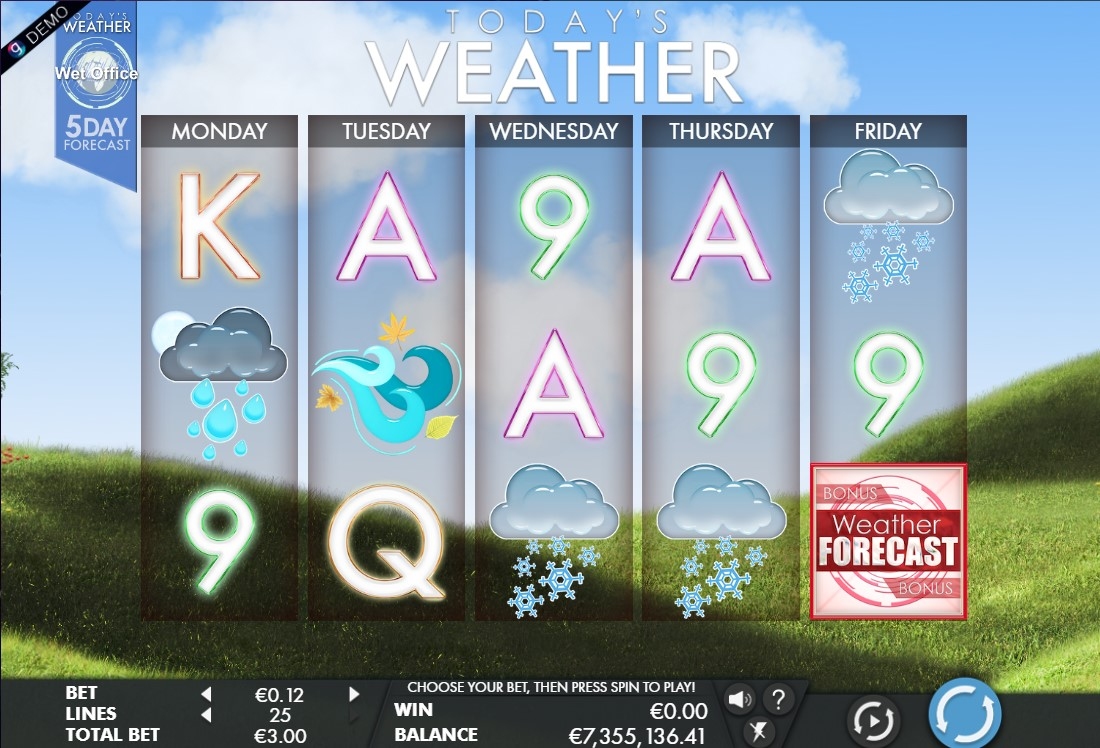Reduce the number of lines
Image resolution: width=1100 pixels, height=748 pixels.
(x=206, y=714)
